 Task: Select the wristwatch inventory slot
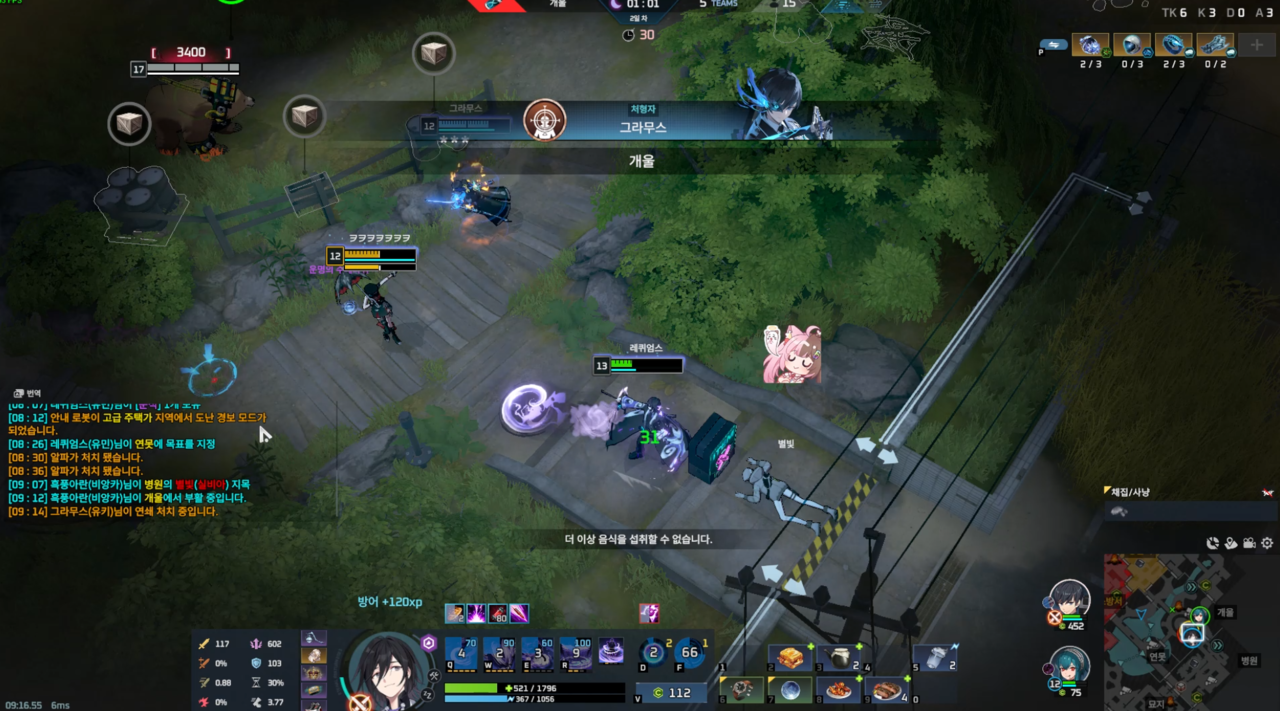(740, 690)
